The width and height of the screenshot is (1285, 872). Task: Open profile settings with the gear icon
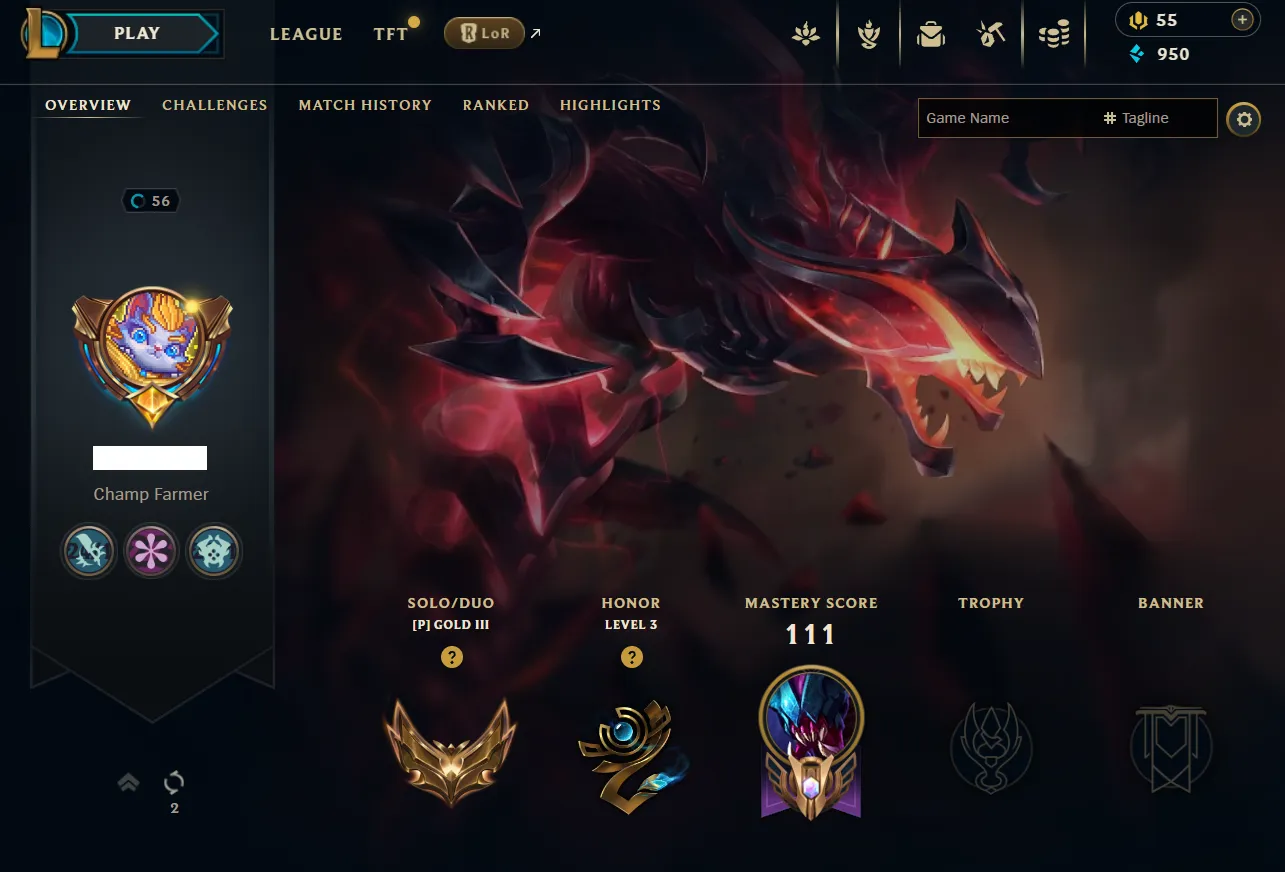(x=1243, y=119)
